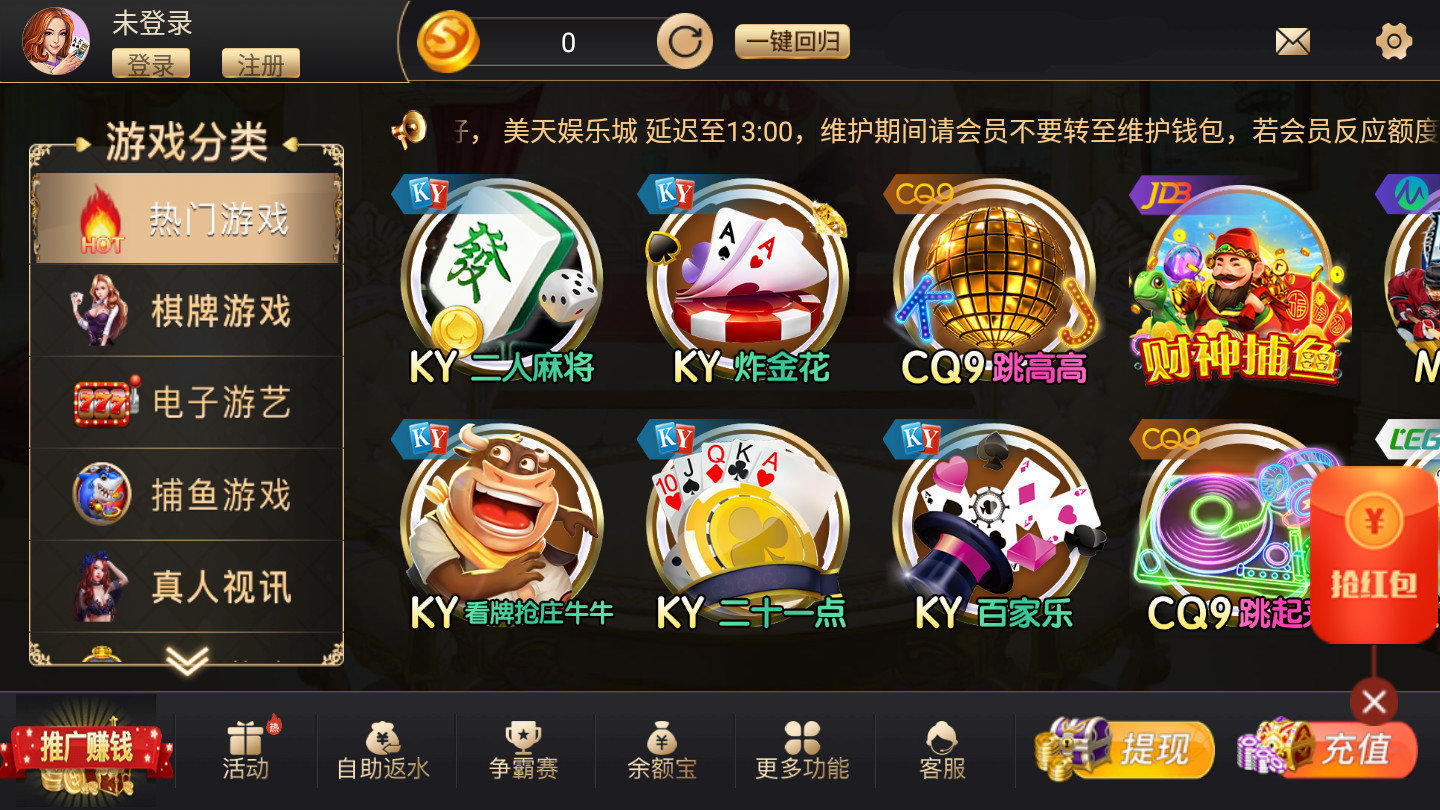The width and height of the screenshot is (1440, 810).
Task: Switch to 棋牌游戏 category
Action: (x=185, y=311)
